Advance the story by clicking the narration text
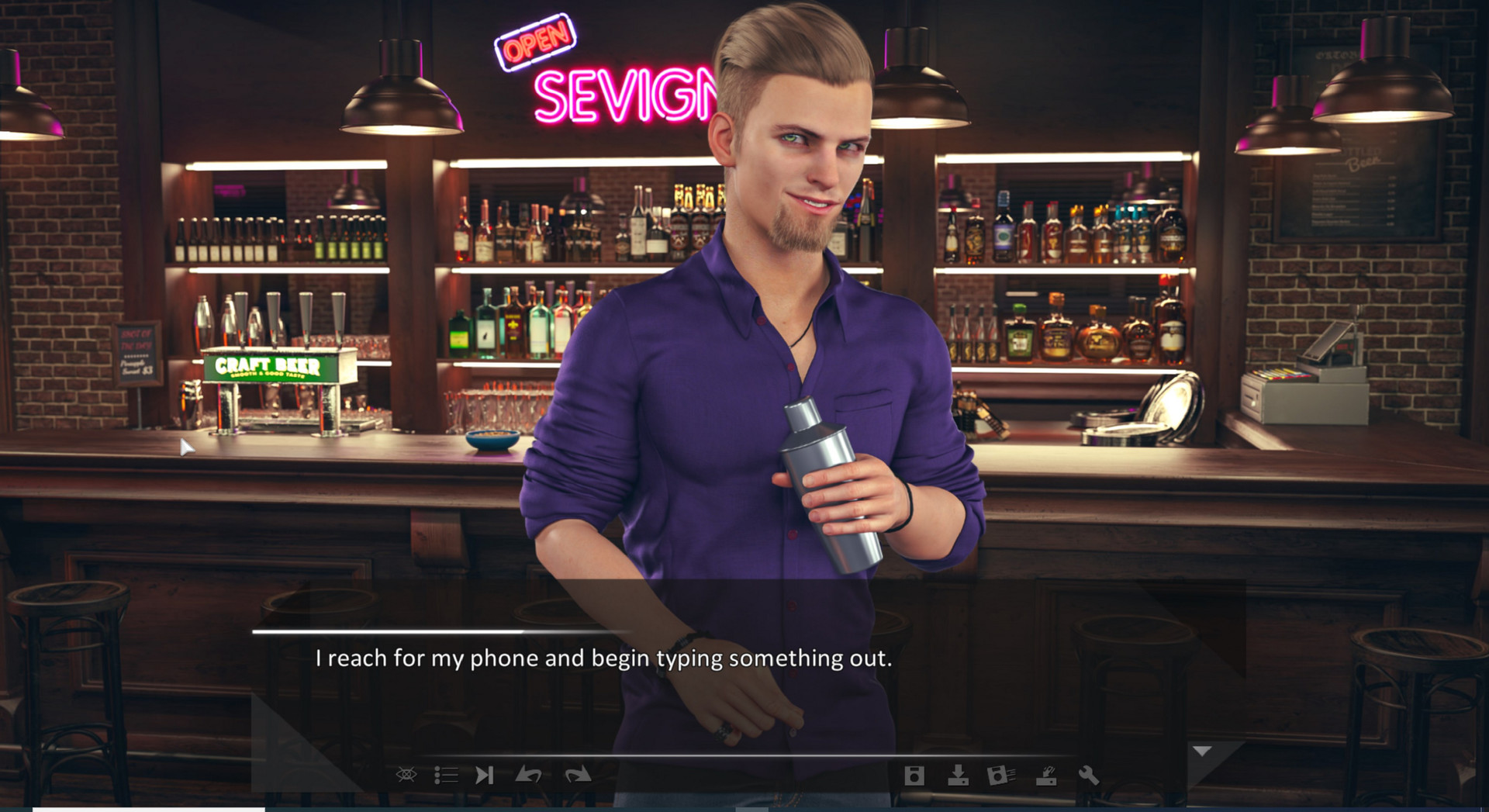Viewport: 1489px width, 812px height. 603,659
